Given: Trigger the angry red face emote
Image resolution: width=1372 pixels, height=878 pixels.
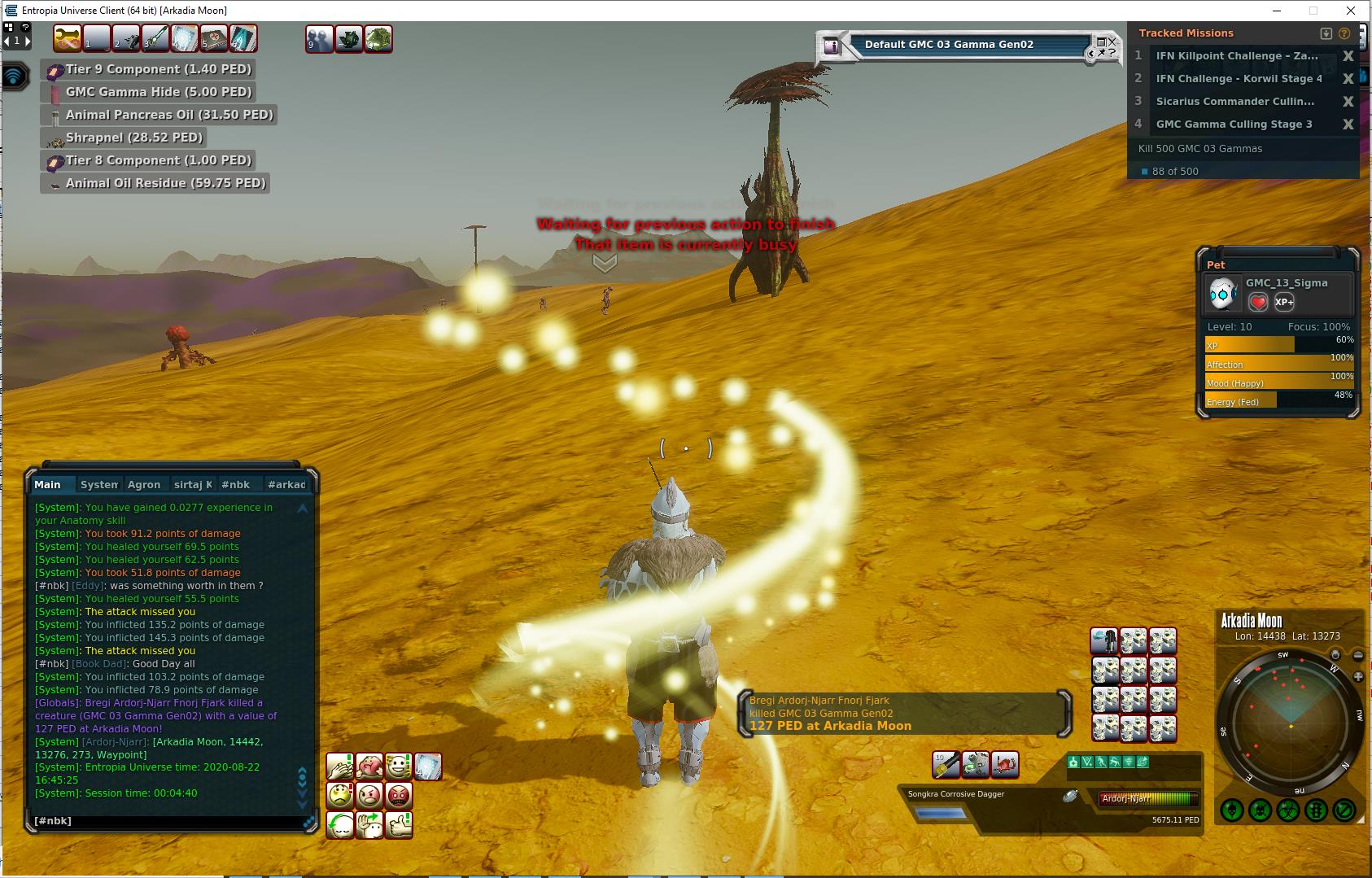Looking at the screenshot, I should point(399,795).
